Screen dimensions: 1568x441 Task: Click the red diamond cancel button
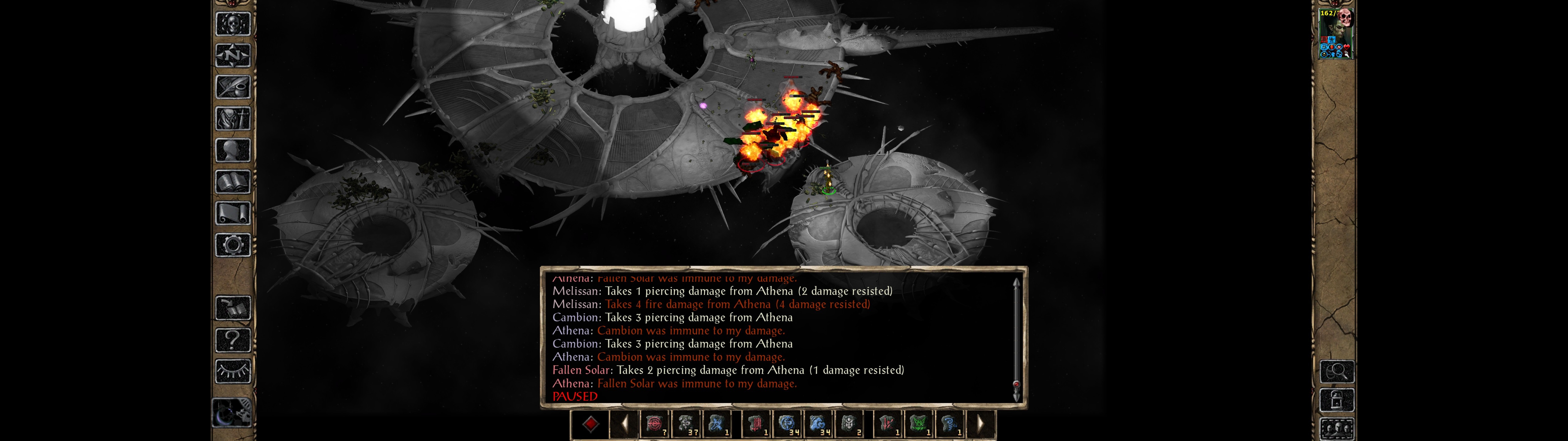pos(590,424)
